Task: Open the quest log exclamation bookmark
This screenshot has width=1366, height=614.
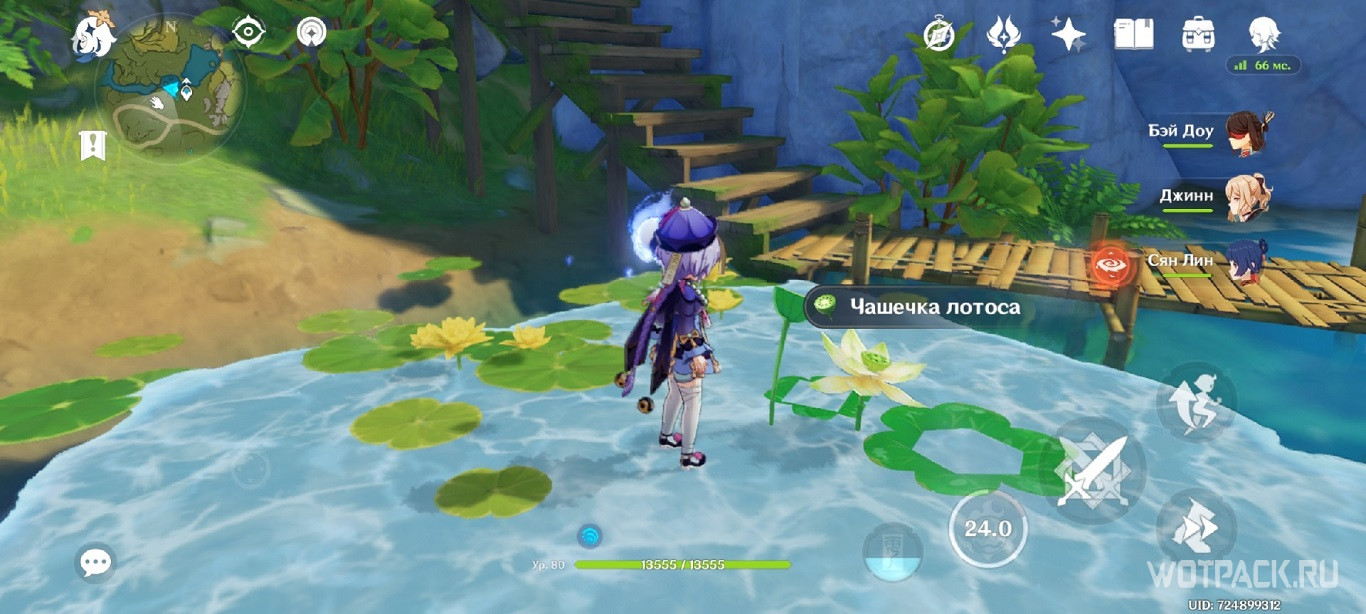Action: tap(93, 145)
